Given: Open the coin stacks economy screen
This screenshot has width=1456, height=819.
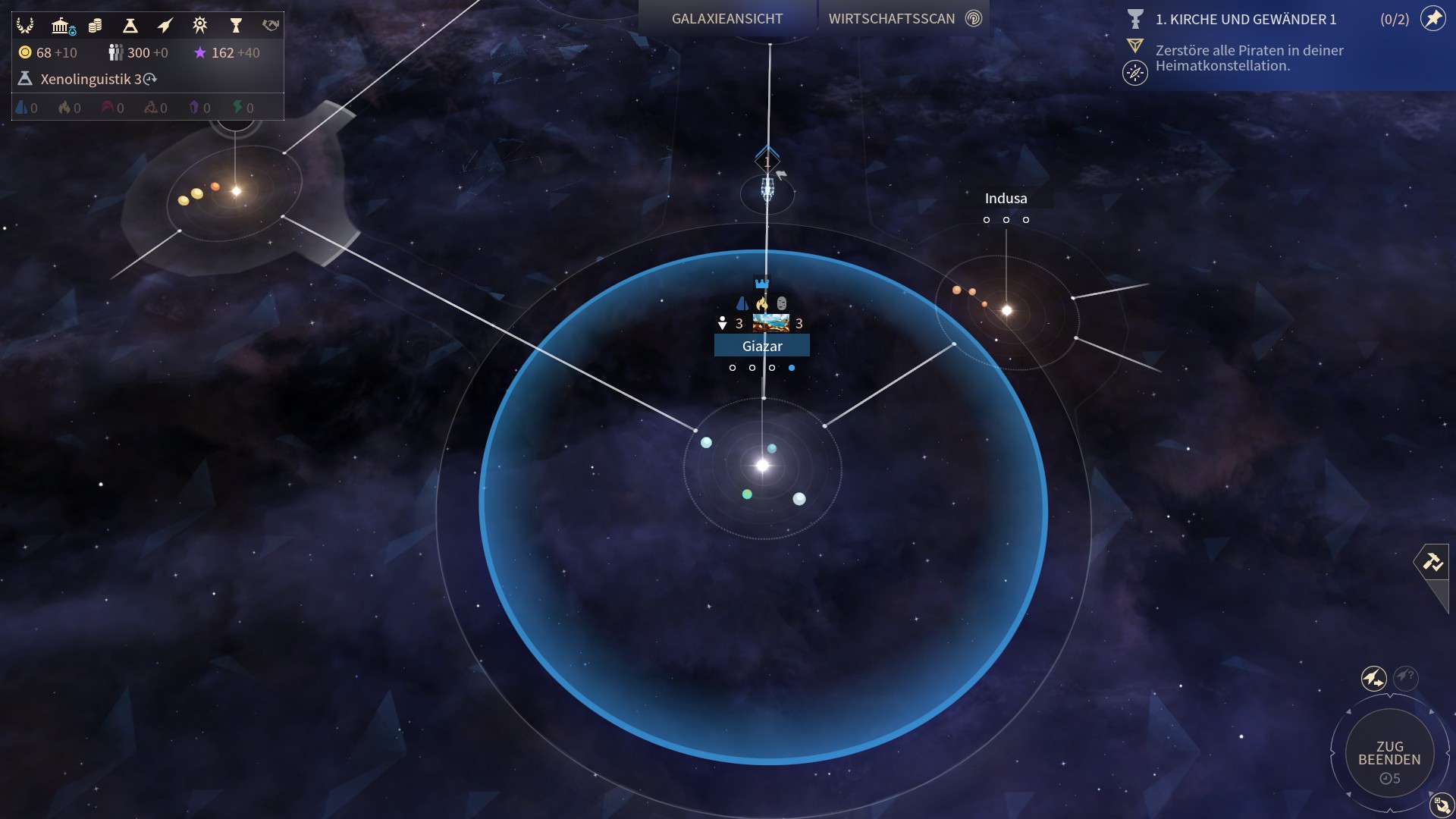Looking at the screenshot, I should [96, 26].
